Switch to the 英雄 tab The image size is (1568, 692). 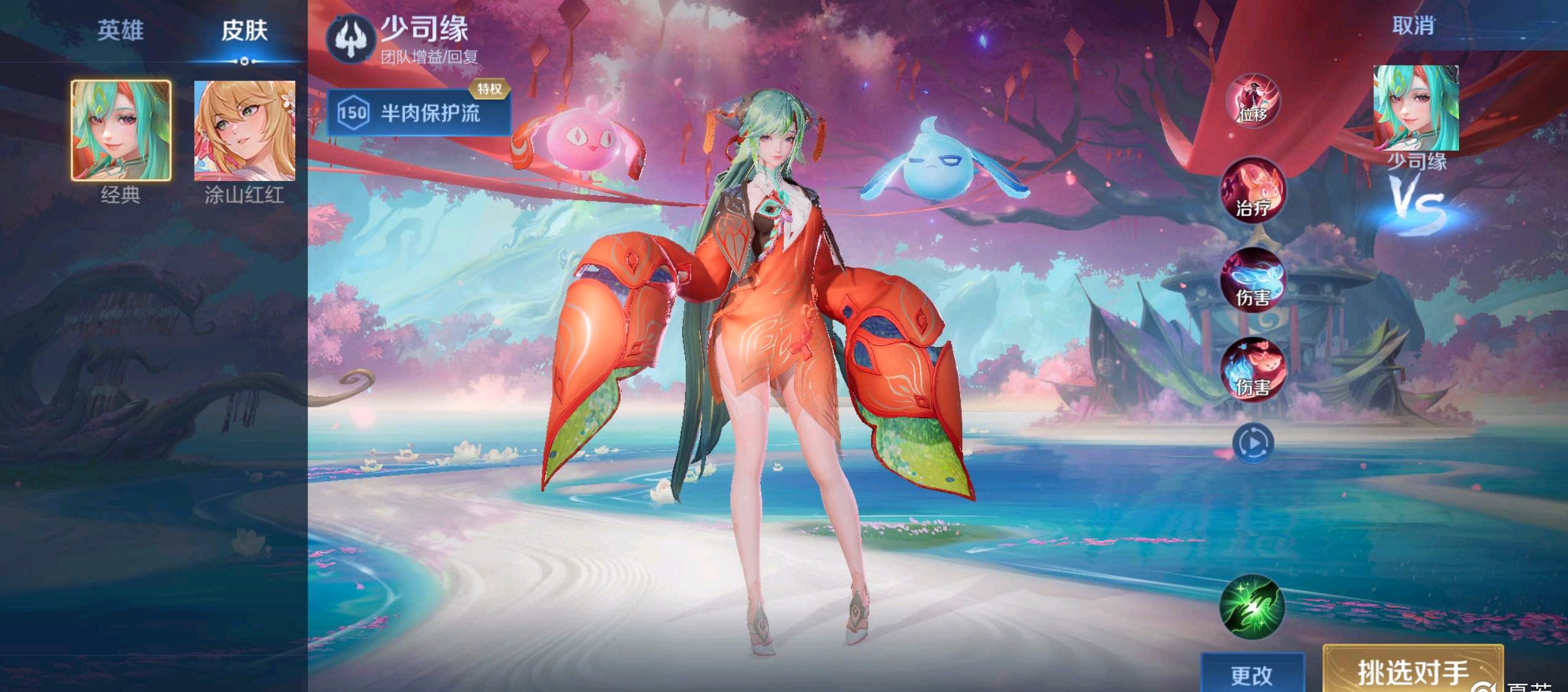tap(122, 30)
